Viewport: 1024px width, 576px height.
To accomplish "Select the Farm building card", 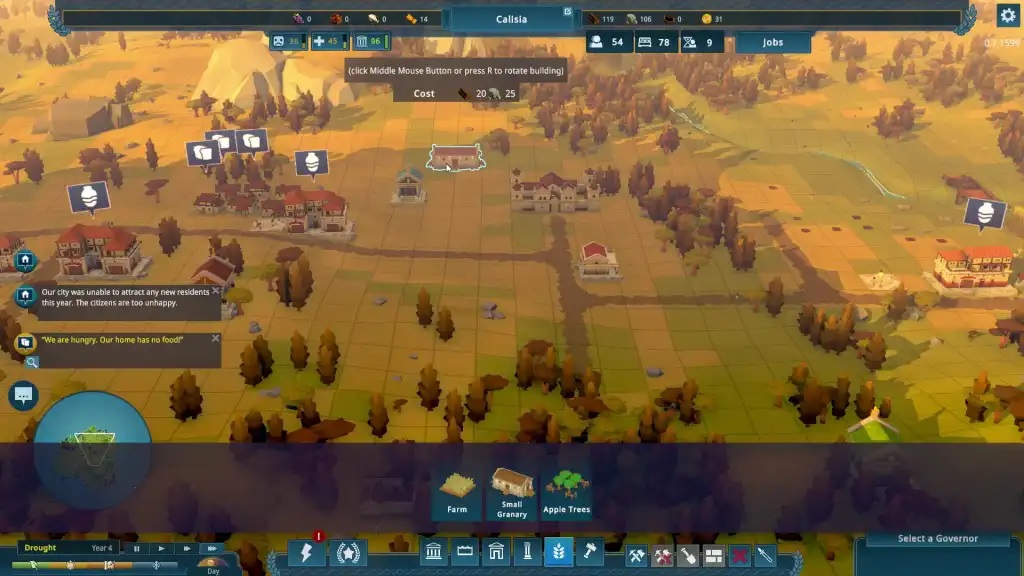I will 456,494.
